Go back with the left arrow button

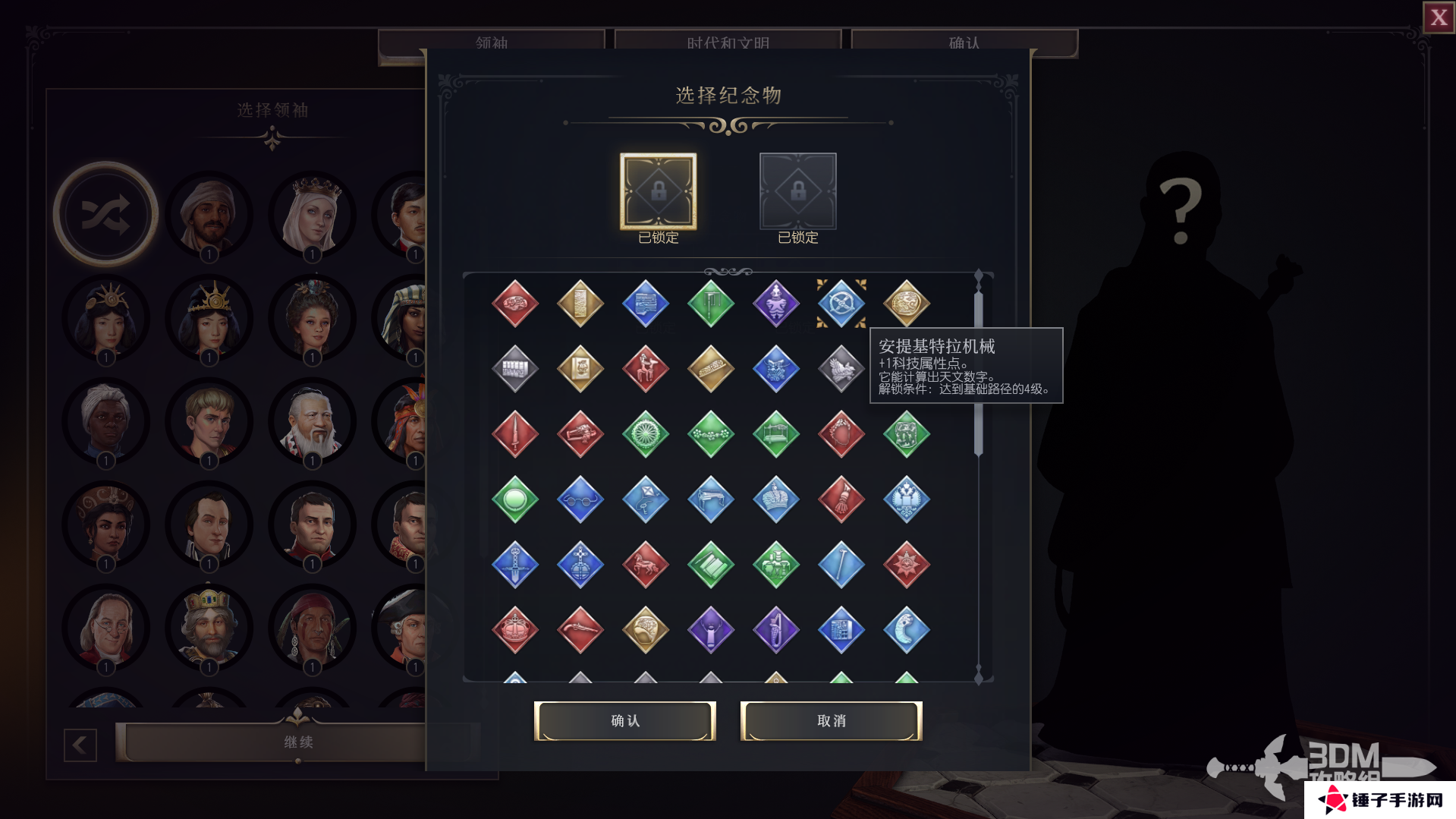coord(80,745)
